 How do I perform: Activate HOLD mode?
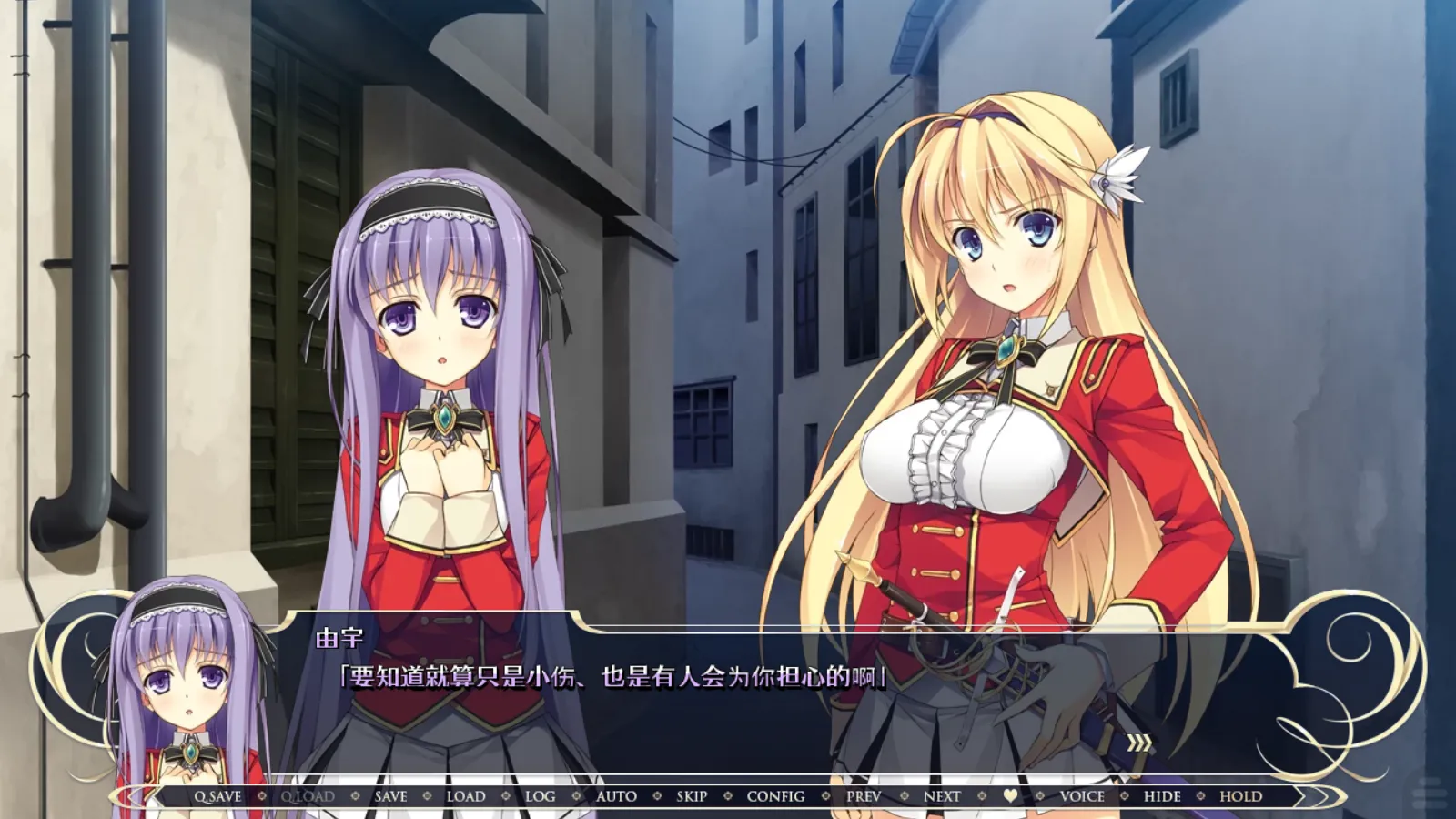pos(1240,795)
